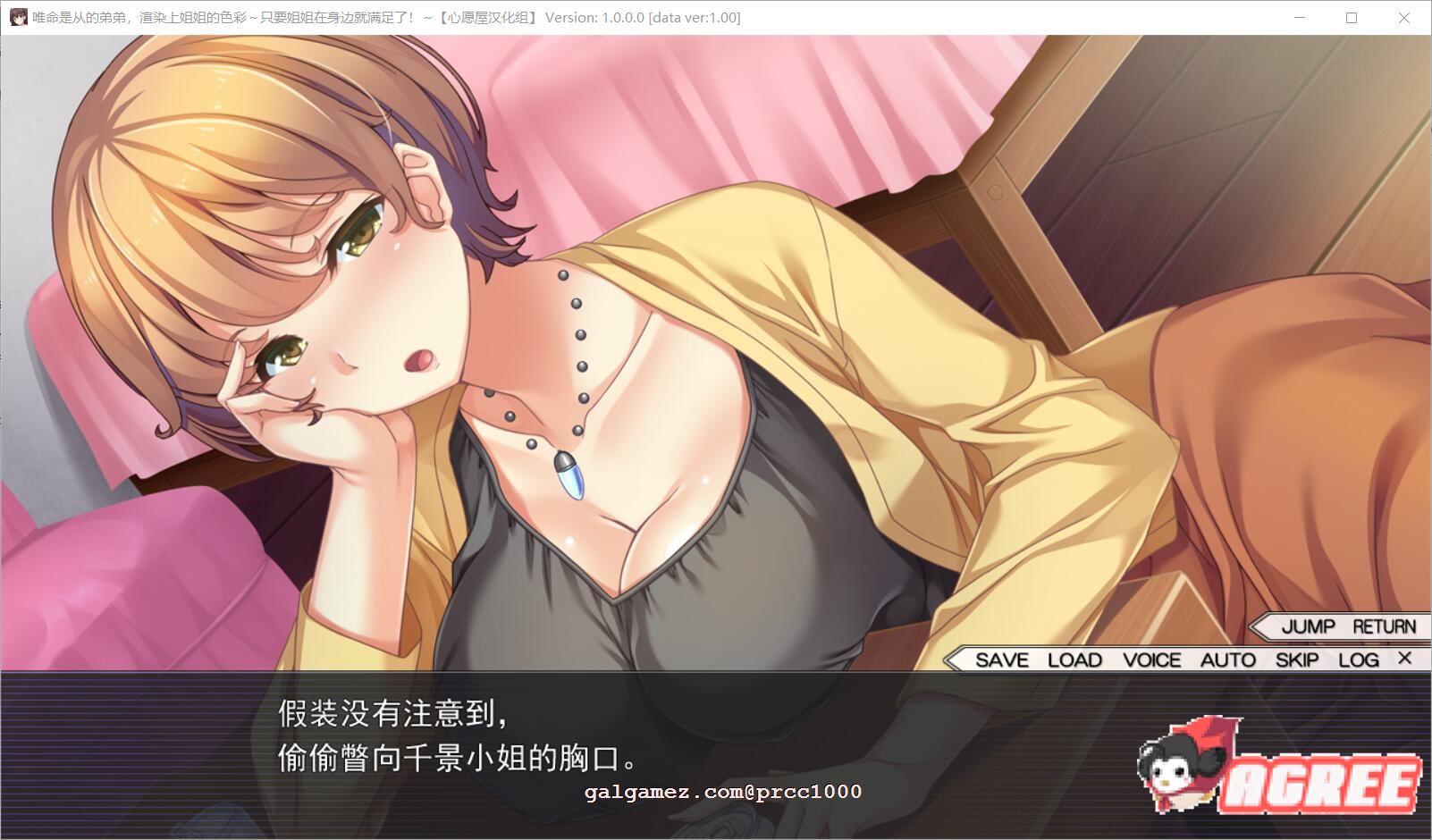
Task: Select JUMP on the arrow banner
Action: pos(1307,626)
